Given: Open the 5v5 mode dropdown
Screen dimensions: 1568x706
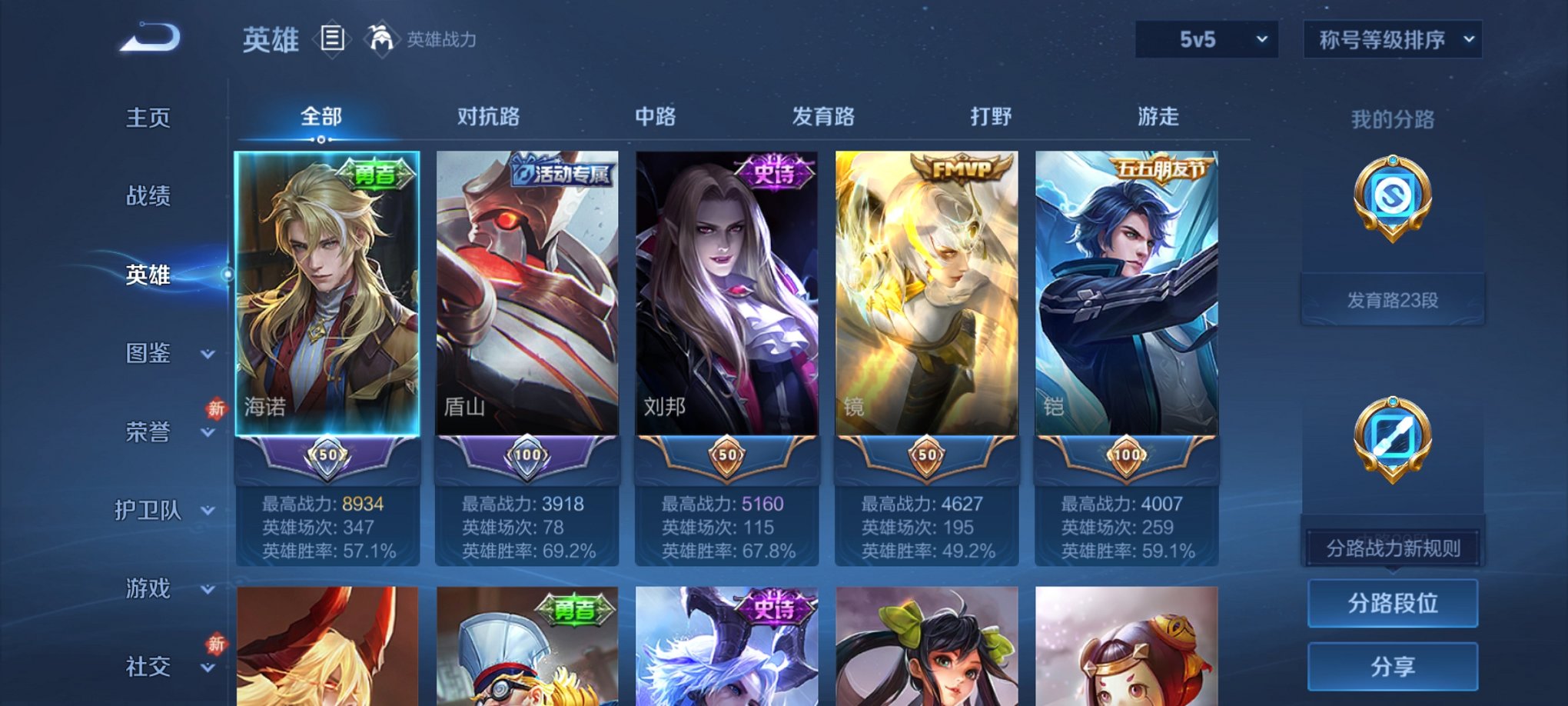Looking at the screenshot, I should [x=1205, y=38].
